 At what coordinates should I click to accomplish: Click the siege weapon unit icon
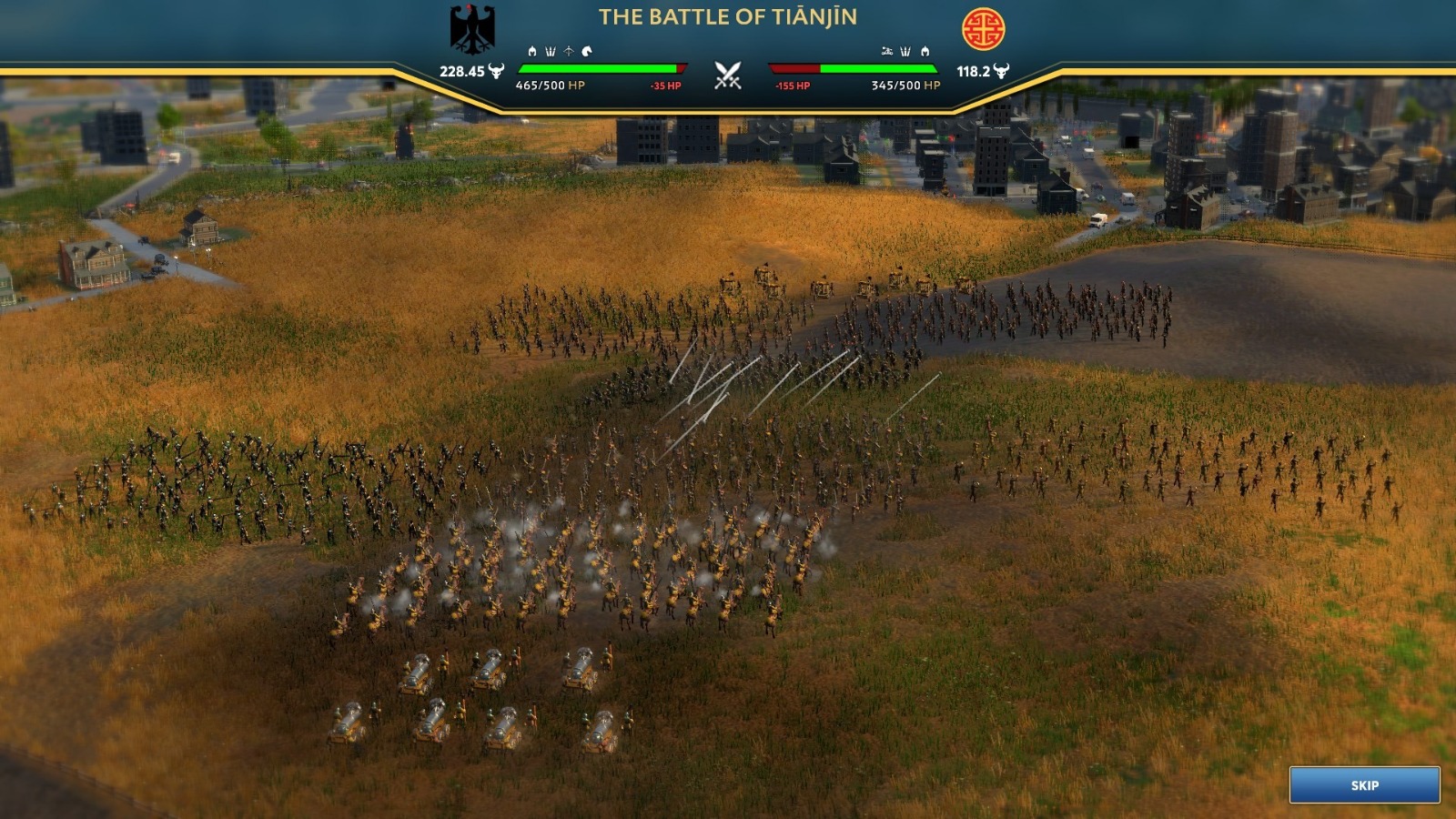click(886, 51)
